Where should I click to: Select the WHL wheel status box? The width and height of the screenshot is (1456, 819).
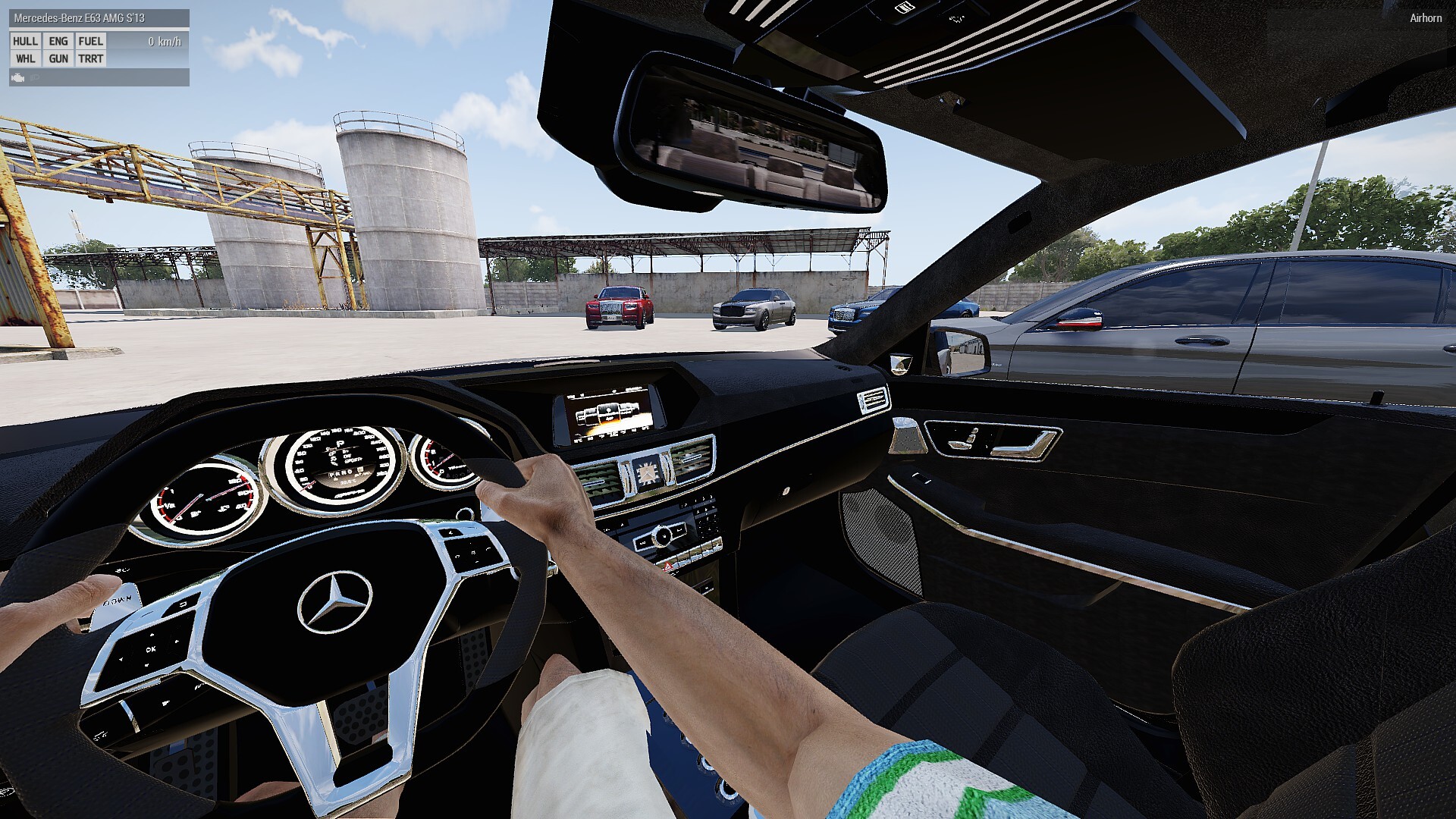click(25, 59)
